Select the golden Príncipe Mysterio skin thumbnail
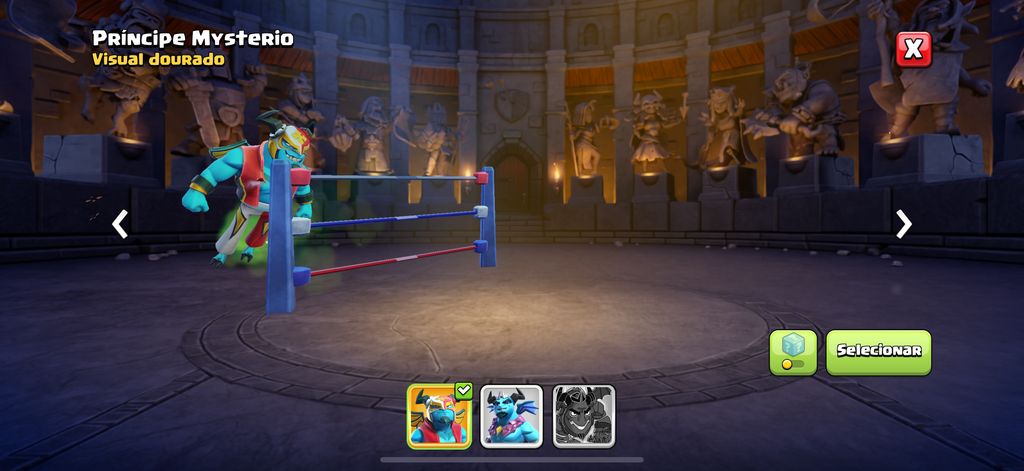Image resolution: width=1024 pixels, height=471 pixels. (x=439, y=415)
